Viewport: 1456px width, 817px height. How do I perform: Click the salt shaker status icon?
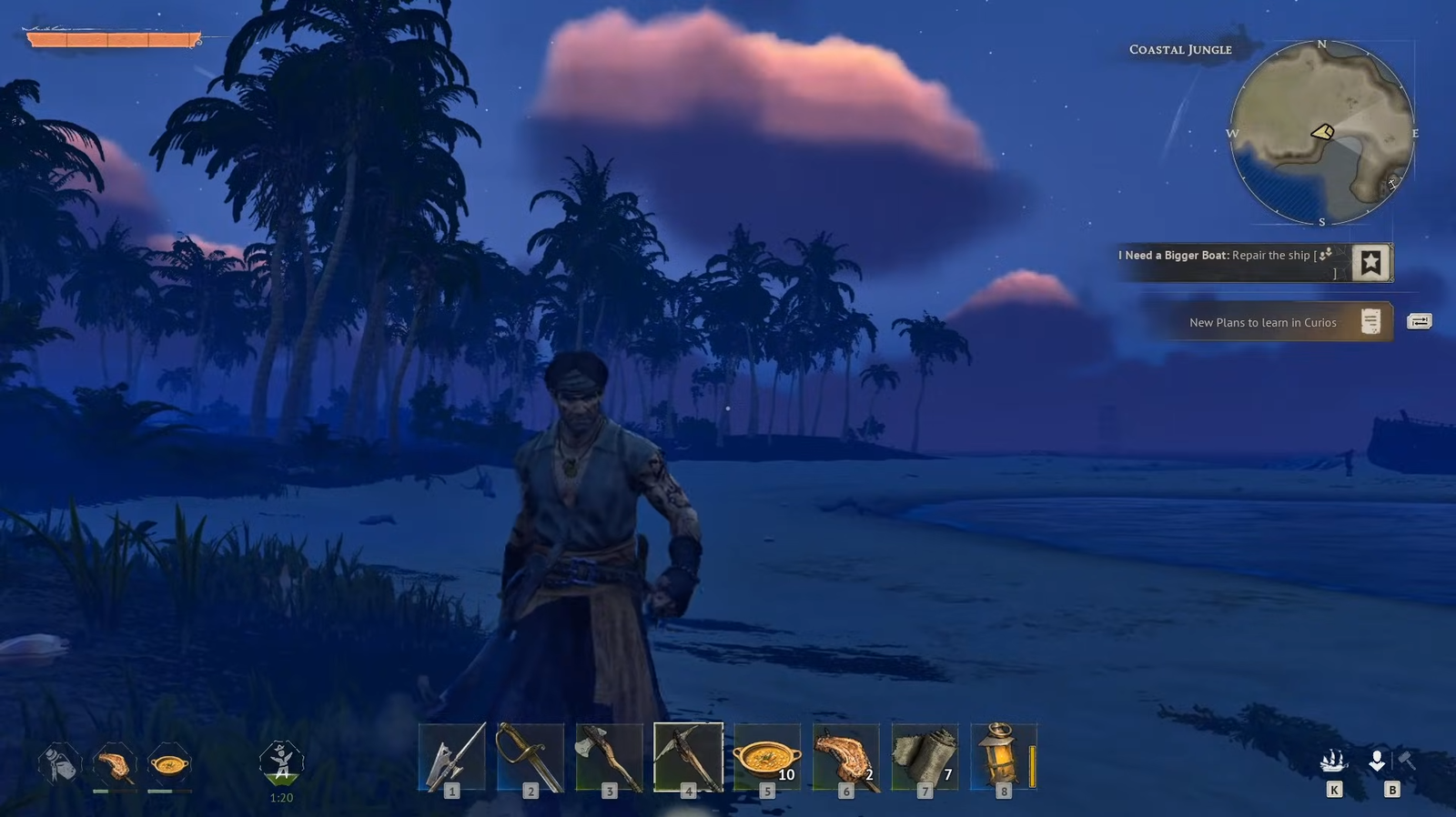tap(60, 763)
